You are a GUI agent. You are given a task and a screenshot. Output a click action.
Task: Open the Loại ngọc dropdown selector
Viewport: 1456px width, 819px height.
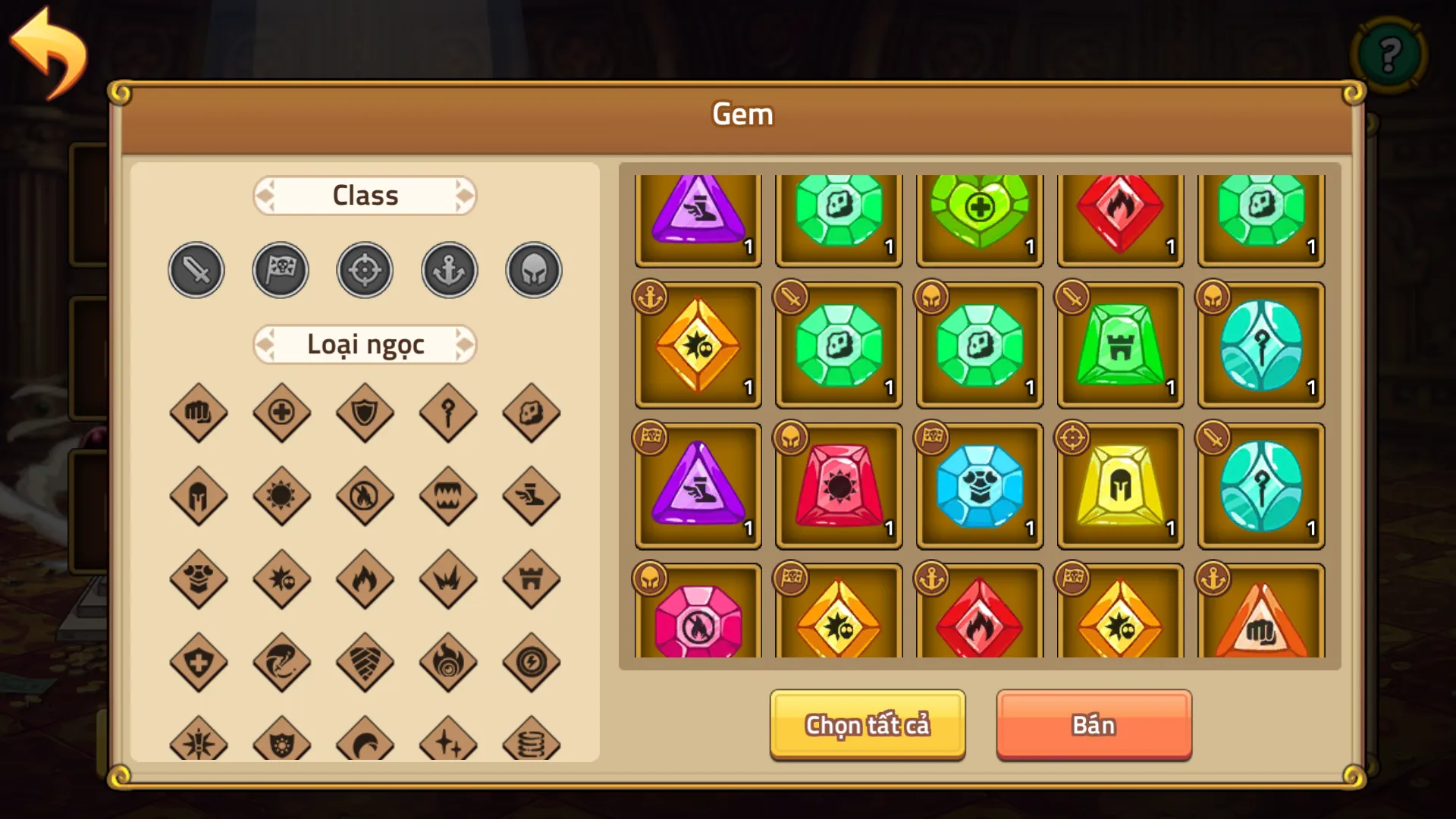pyautogui.click(x=365, y=344)
